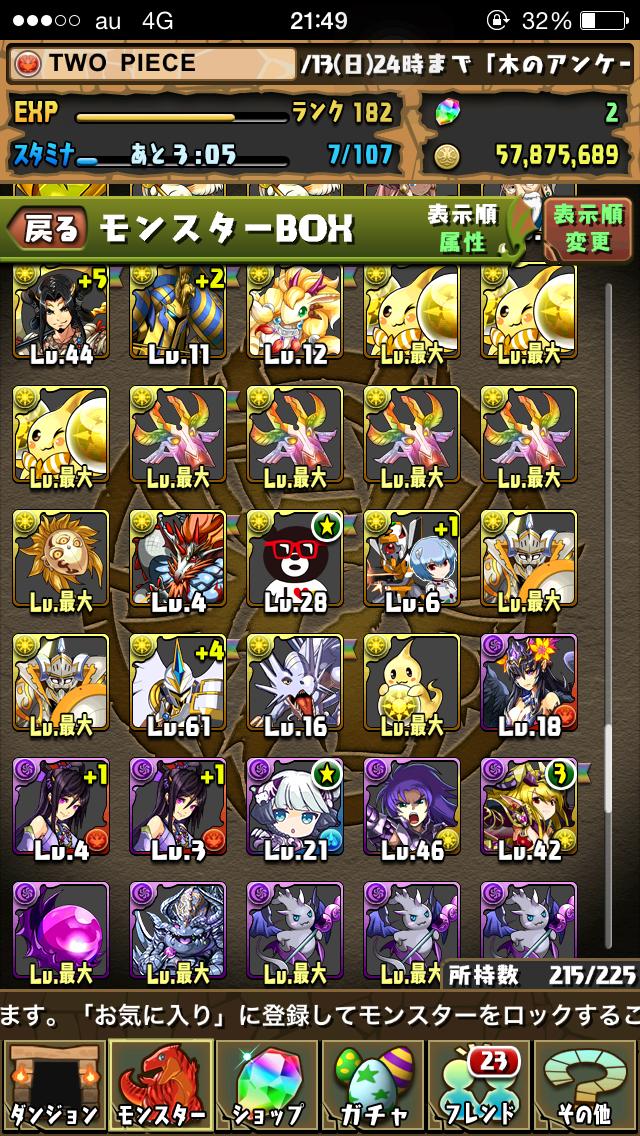
Task: Choose the Lv.18 dark winged monster
Action: point(529,685)
